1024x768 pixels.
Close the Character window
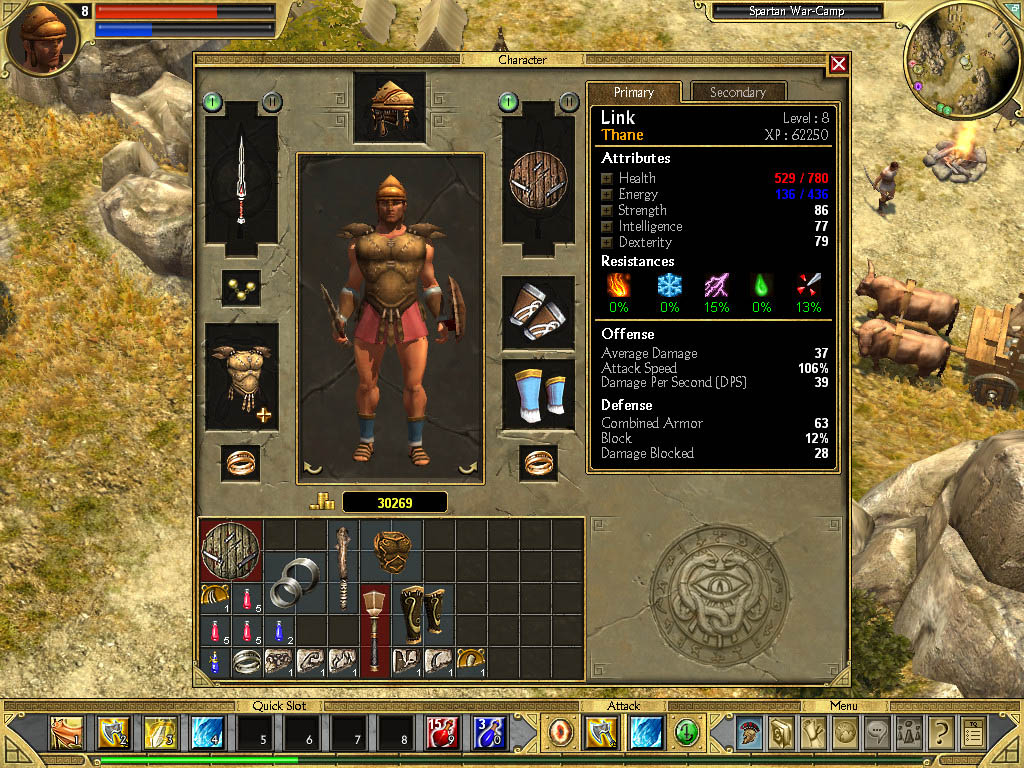coord(838,64)
